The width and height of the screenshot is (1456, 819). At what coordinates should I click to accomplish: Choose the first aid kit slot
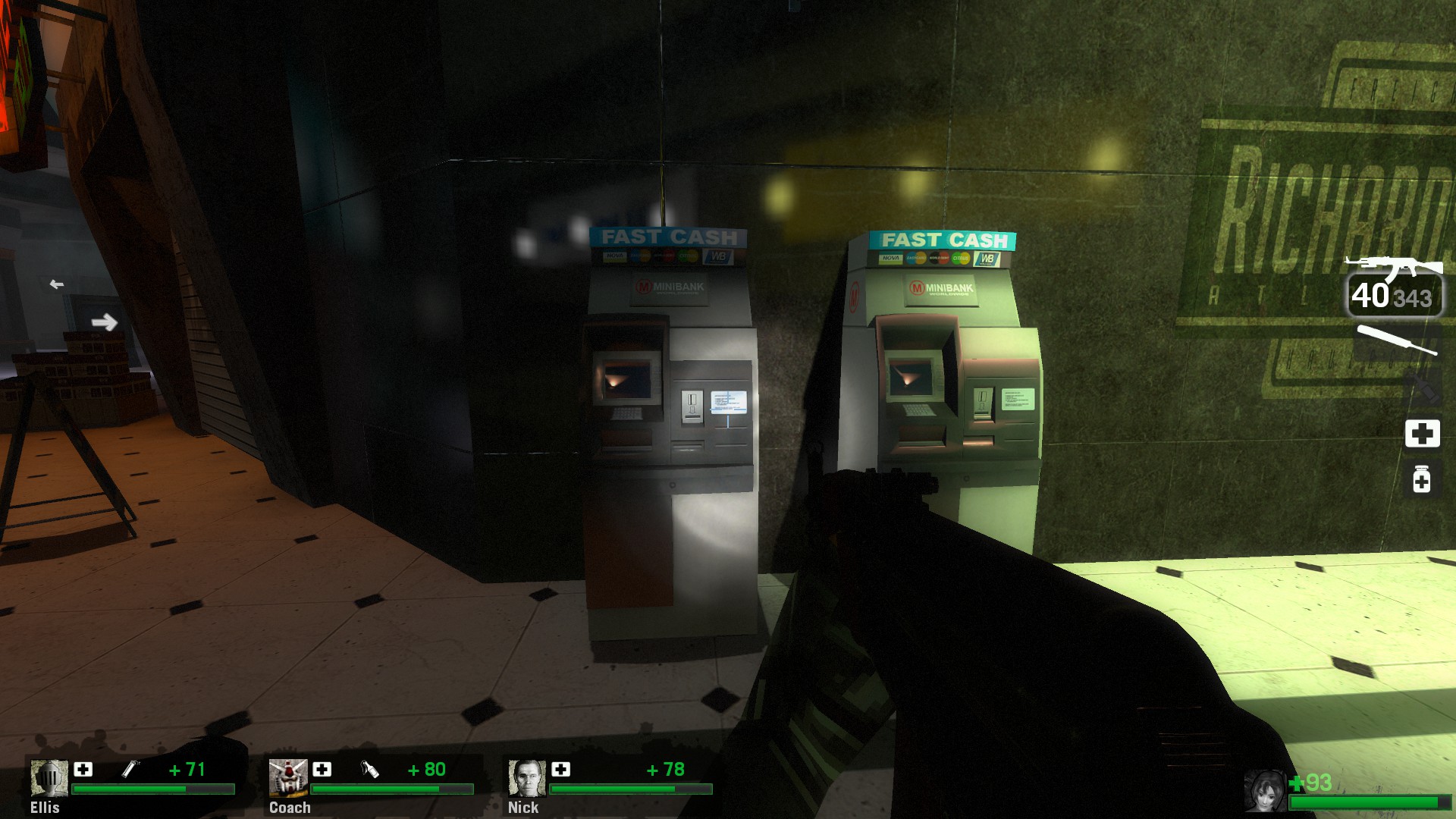coord(1422,434)
